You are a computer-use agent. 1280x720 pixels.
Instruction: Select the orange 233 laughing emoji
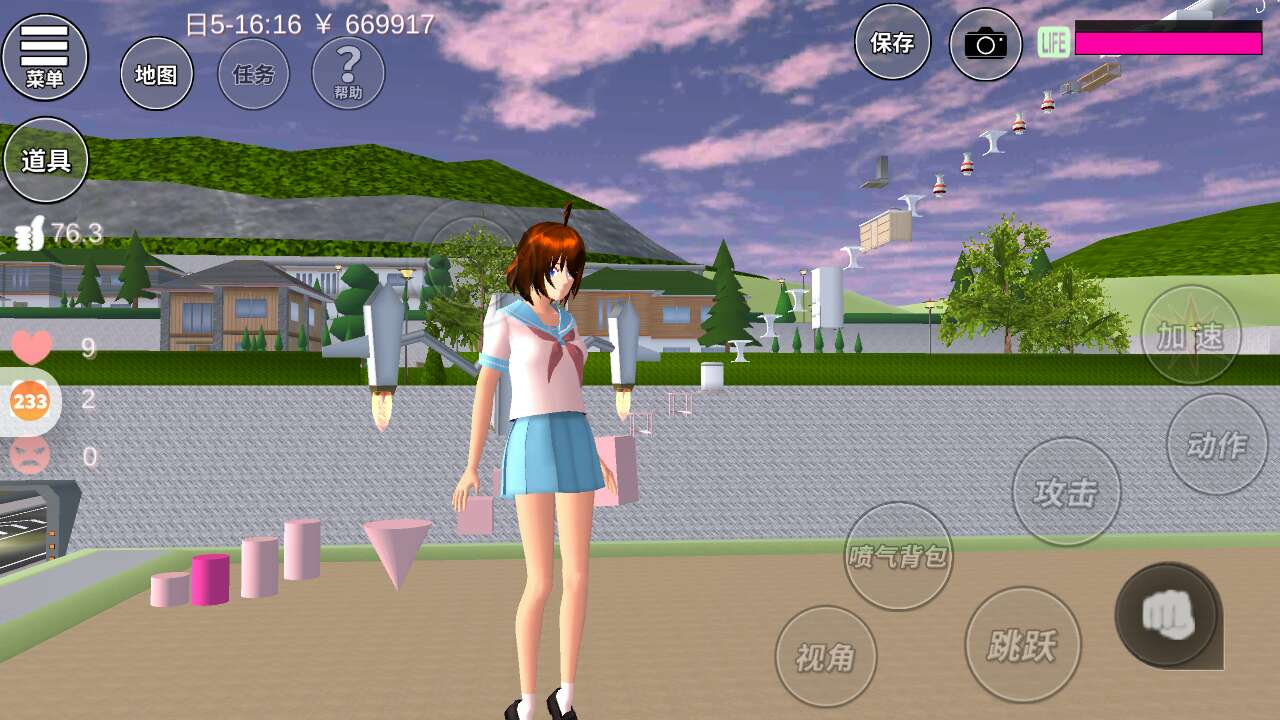click(x=30, y=401)
